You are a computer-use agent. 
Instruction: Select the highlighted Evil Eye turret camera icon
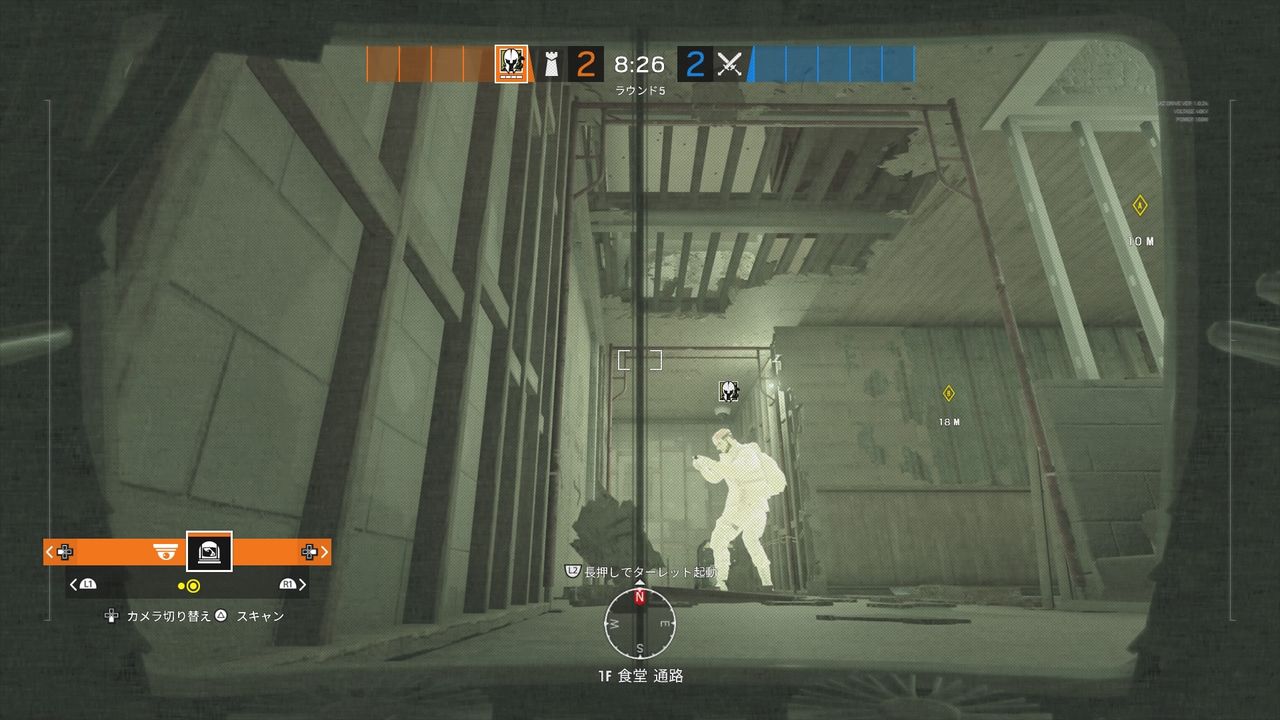(x=209, y=551)
